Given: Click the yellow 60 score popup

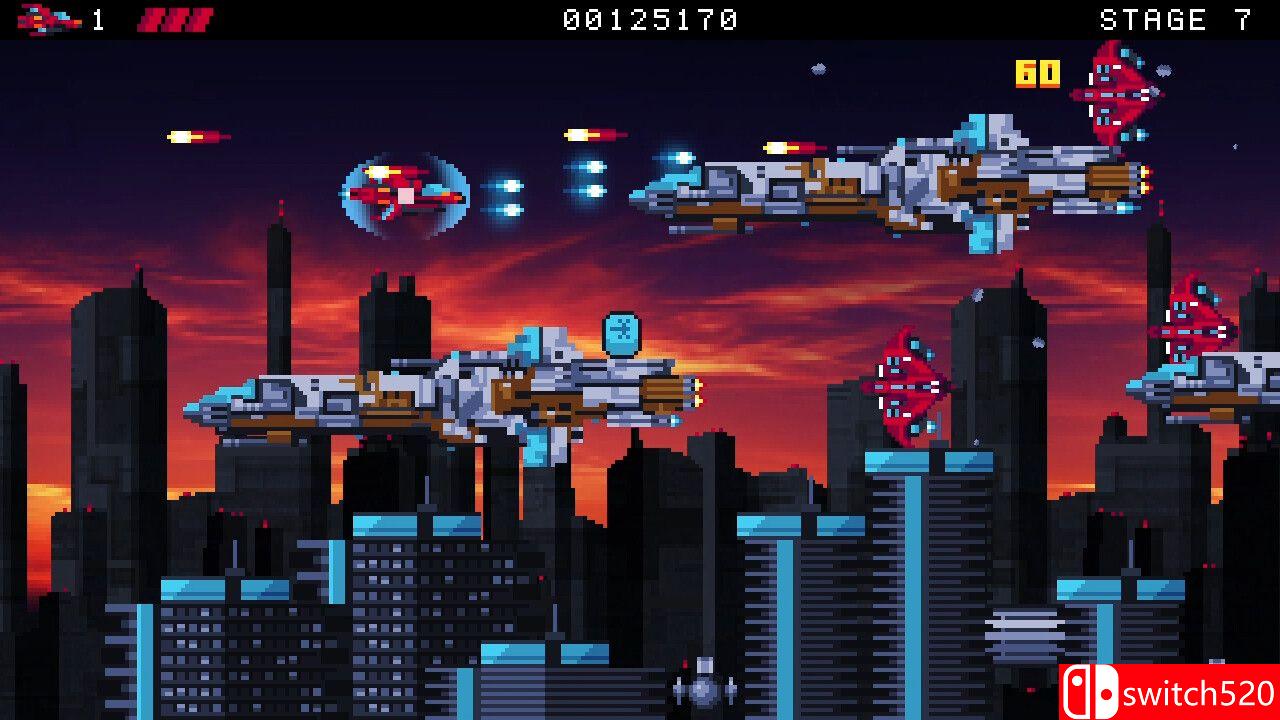Looking at the screenshot, I should (1036, 72).
